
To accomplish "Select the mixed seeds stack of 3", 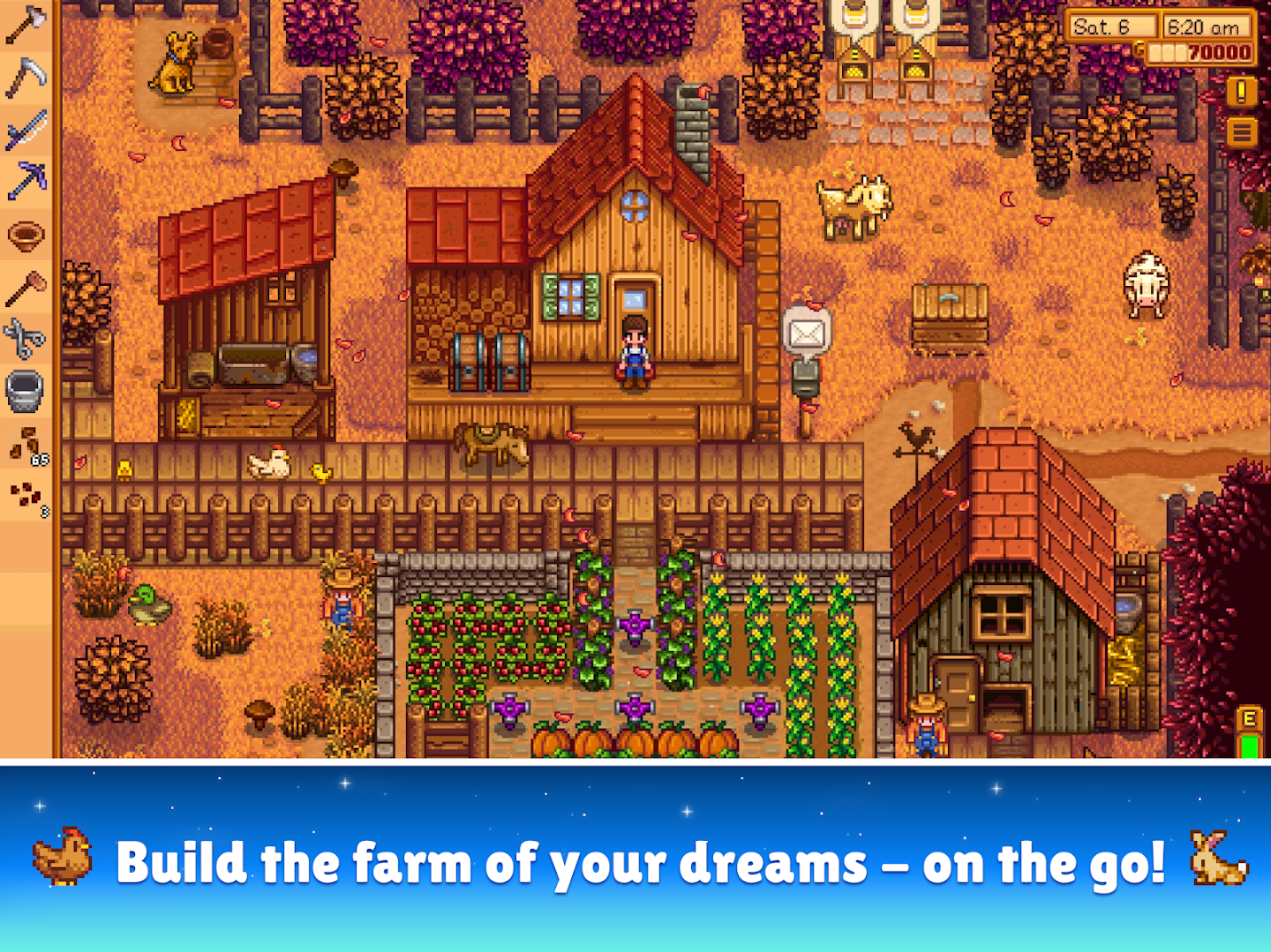I will tap(25, 491).
